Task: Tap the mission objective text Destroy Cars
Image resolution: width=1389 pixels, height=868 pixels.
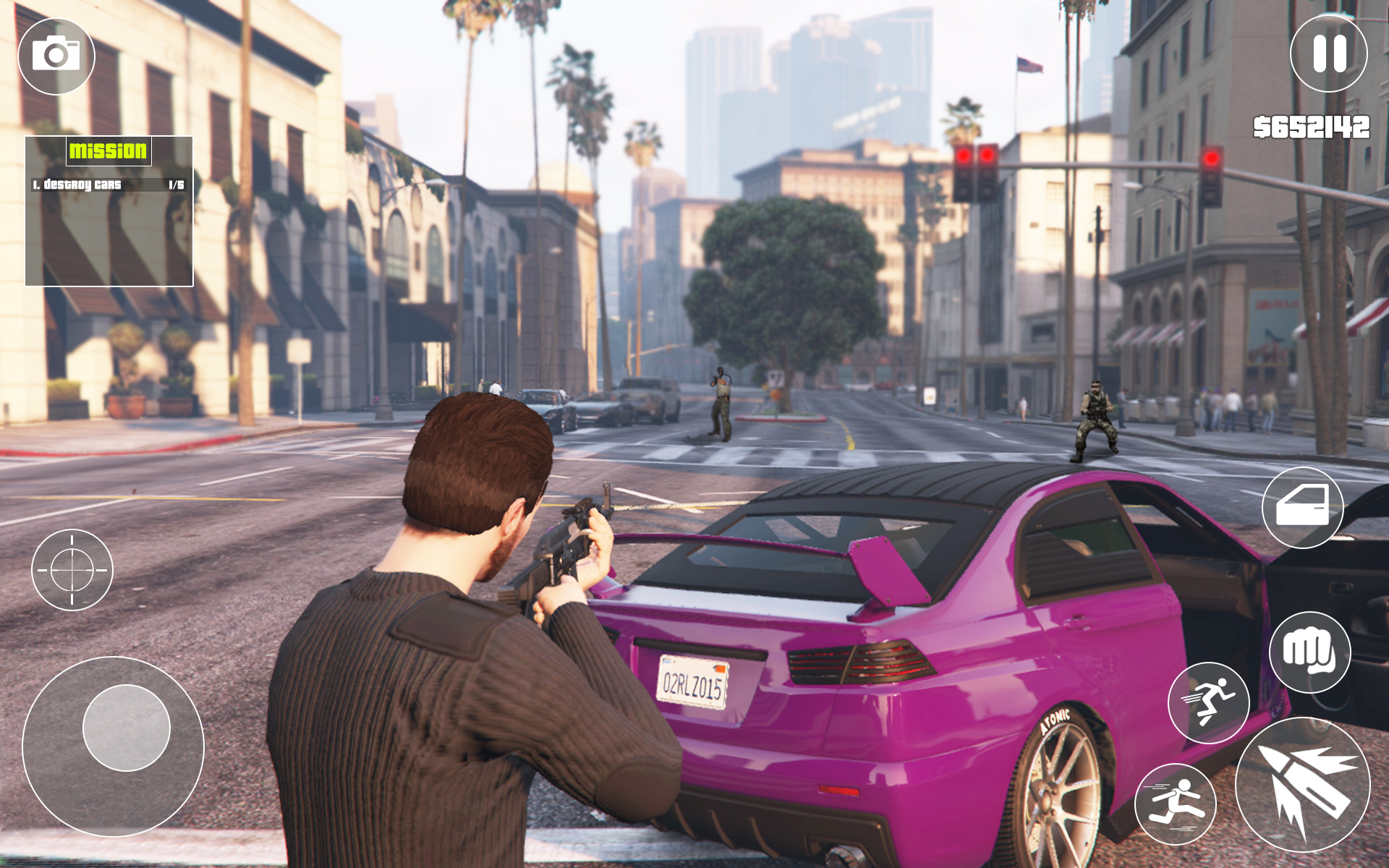Action: 76,185
